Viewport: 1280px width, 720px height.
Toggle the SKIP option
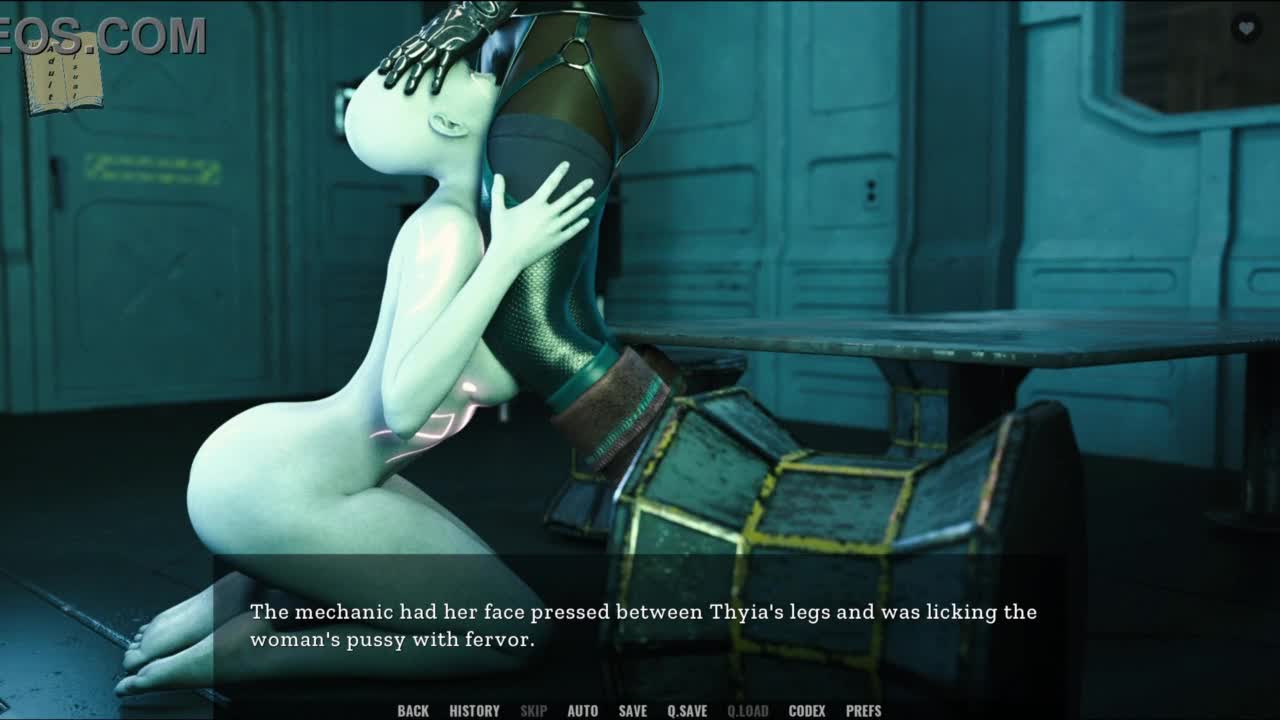point(533,711)
